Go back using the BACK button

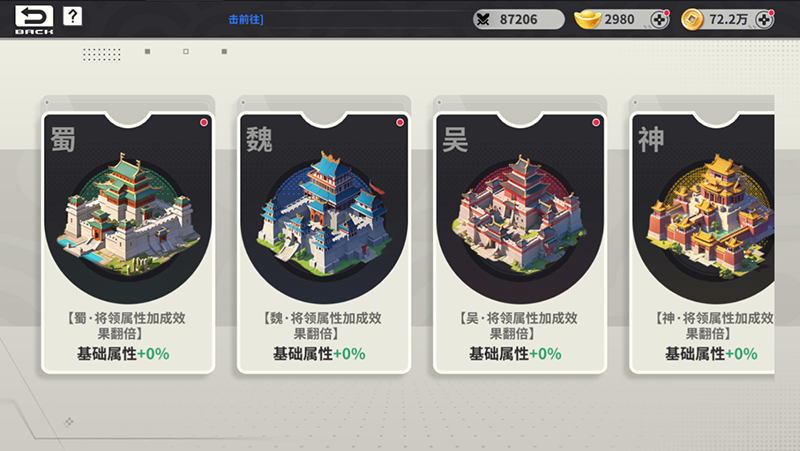point(34,19)
